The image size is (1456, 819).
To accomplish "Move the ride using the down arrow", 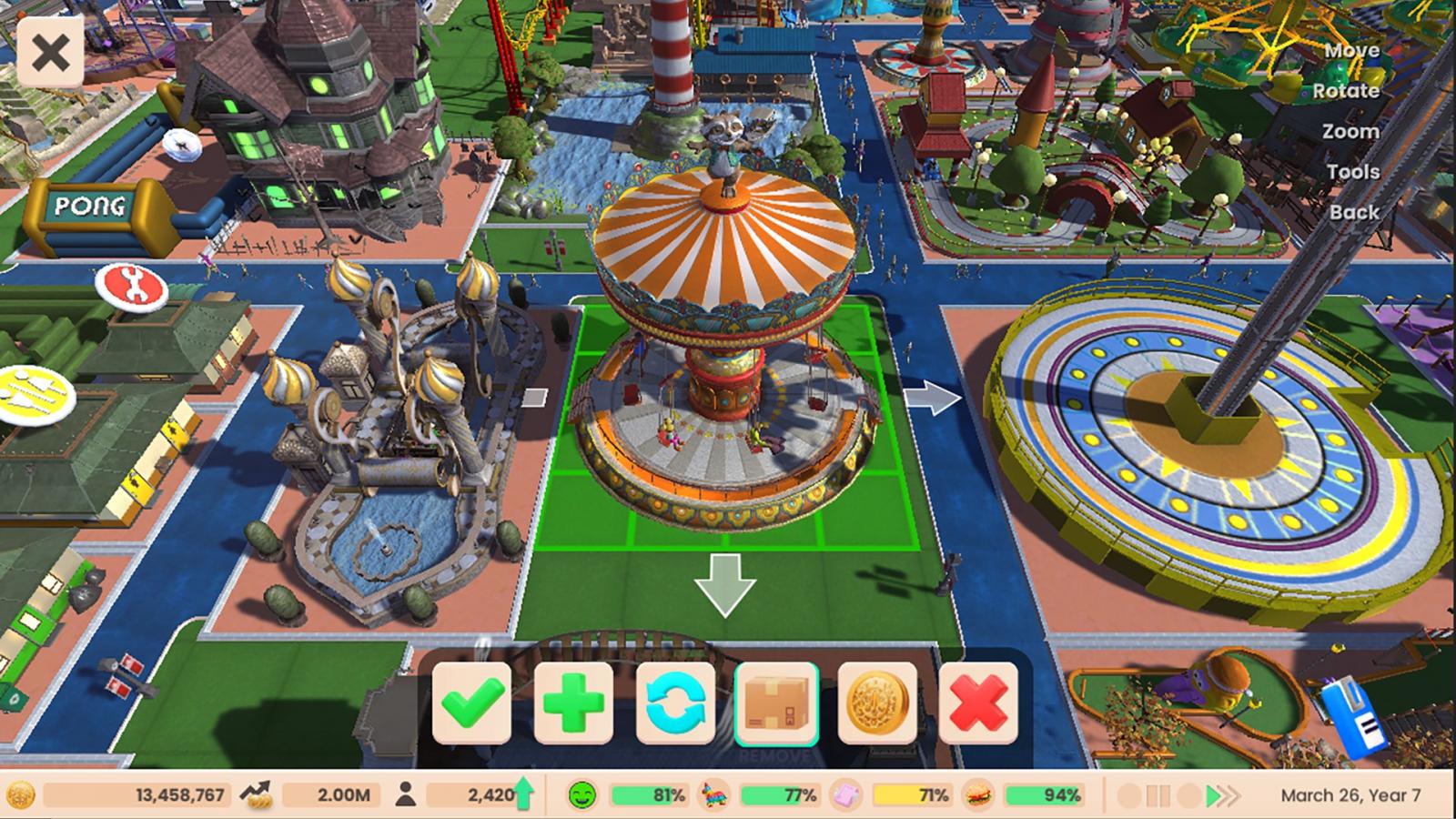I will point(725,584).
